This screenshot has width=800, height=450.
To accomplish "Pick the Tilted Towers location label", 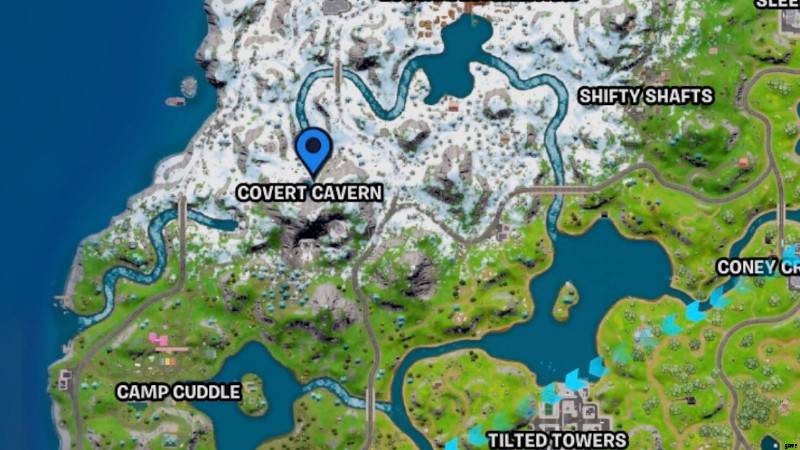I will tap(557, 439).
